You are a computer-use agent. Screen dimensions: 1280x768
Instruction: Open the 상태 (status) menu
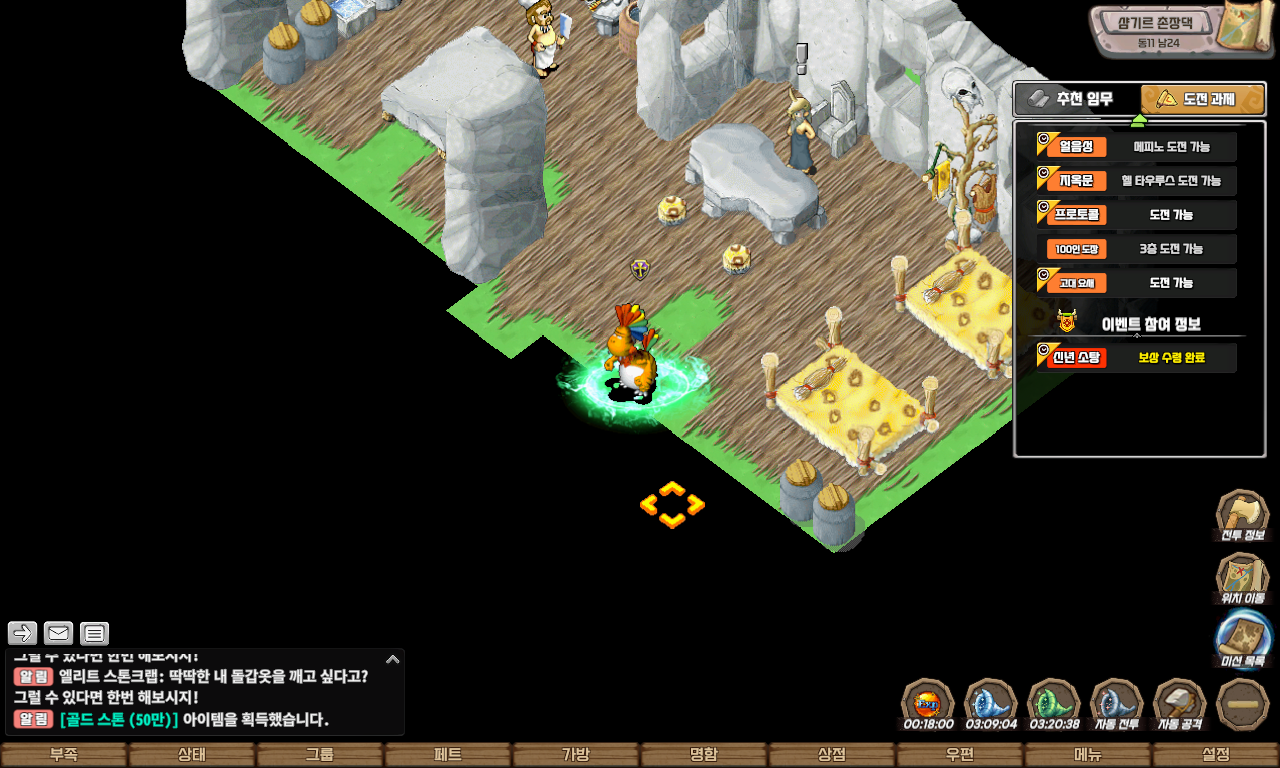(x=192, y=755)
